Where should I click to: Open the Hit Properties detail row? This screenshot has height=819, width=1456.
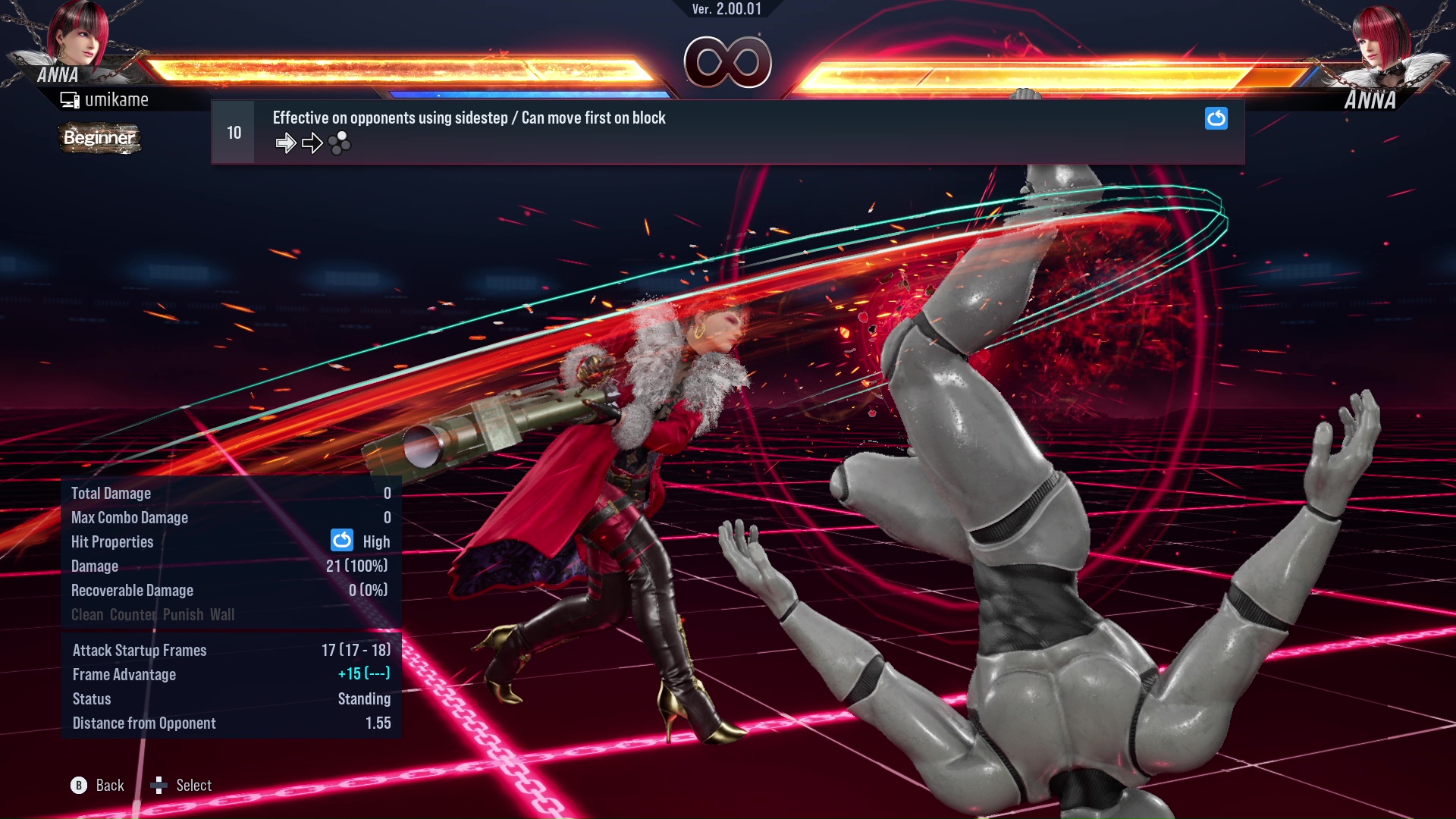112,541
